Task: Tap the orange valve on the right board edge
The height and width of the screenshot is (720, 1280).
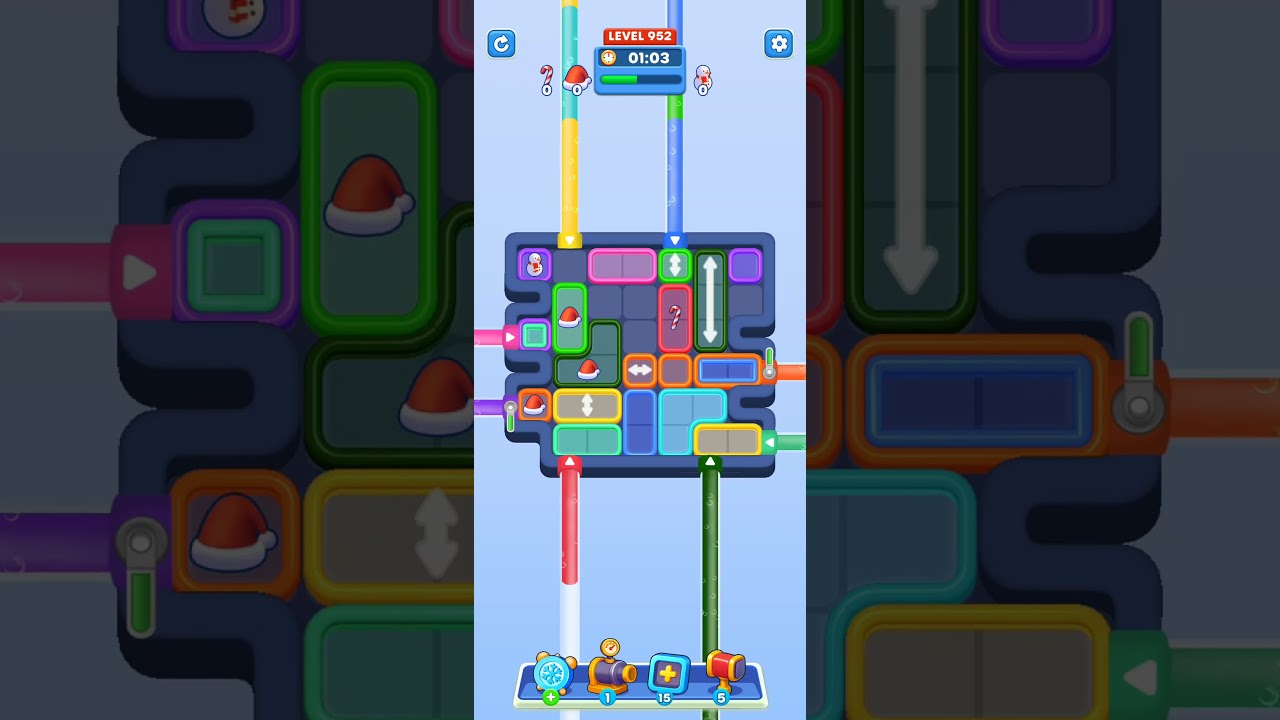Action: pos(770,370)
